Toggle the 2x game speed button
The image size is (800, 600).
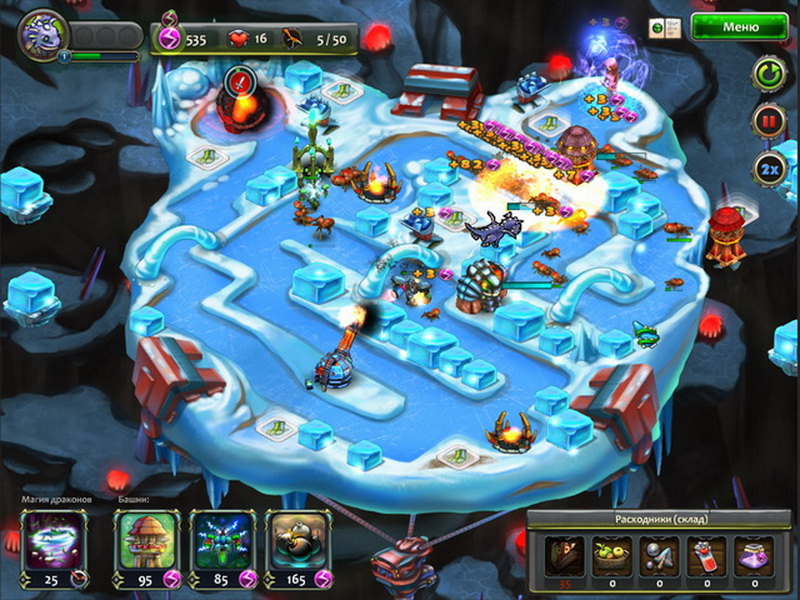click(x=768, y=168)
